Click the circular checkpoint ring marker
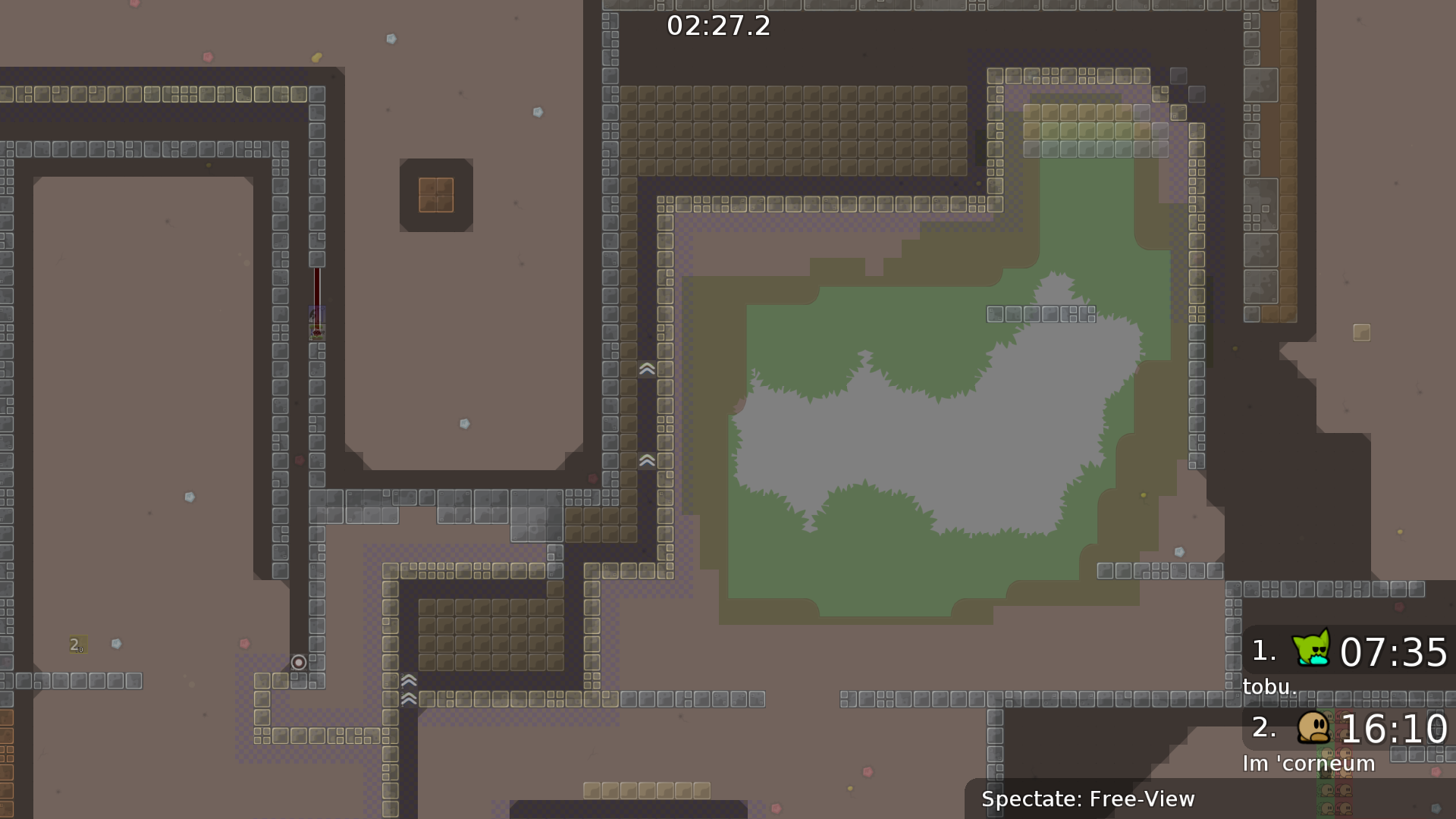The height and width of the screenshot is (819, 1456). [297, 663]
